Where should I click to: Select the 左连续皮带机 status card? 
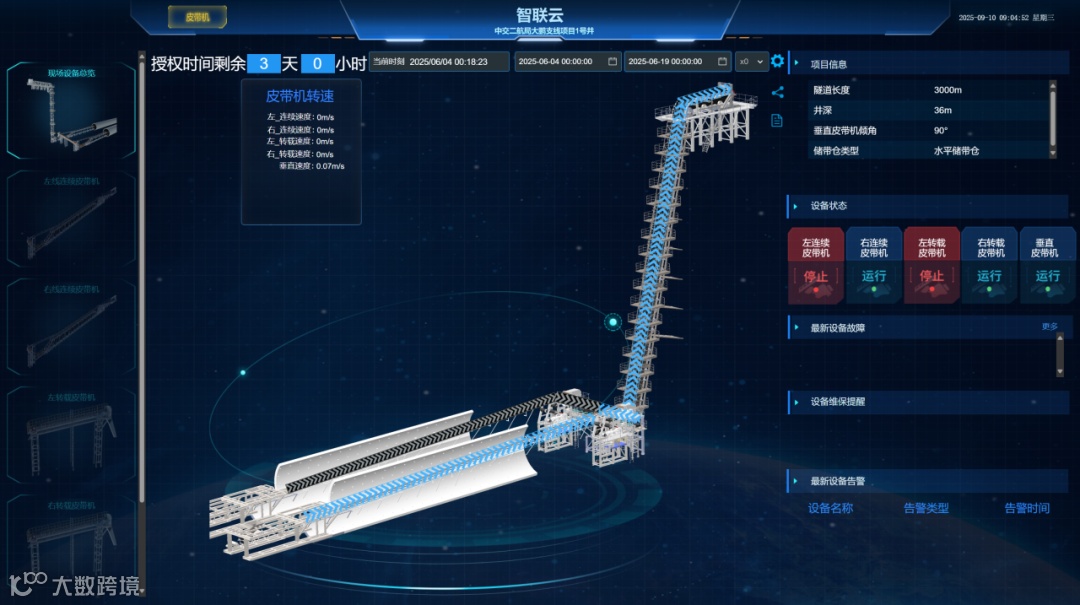(816, 265)
